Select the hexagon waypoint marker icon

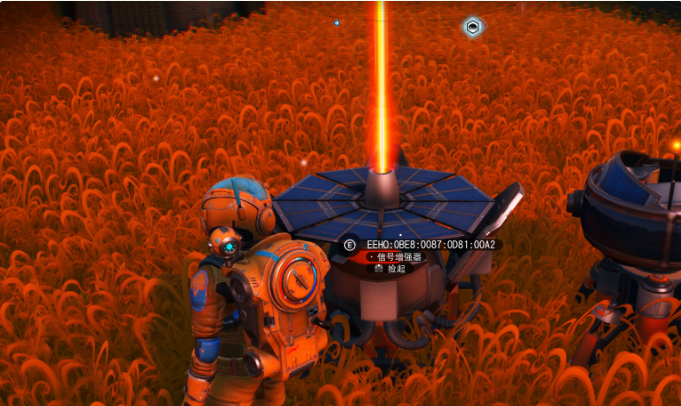[474, 27]
